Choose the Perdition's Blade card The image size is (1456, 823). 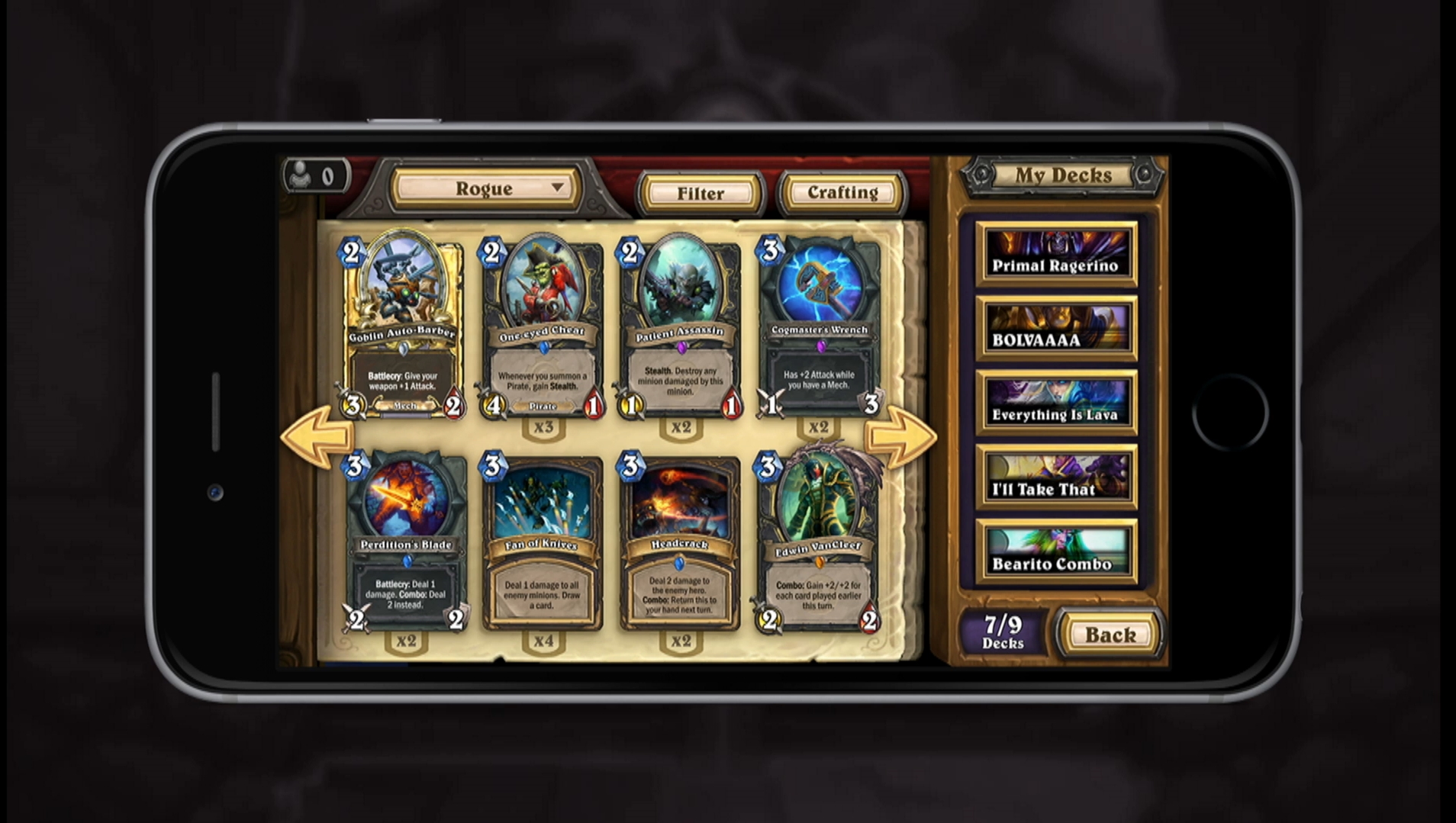405,543
